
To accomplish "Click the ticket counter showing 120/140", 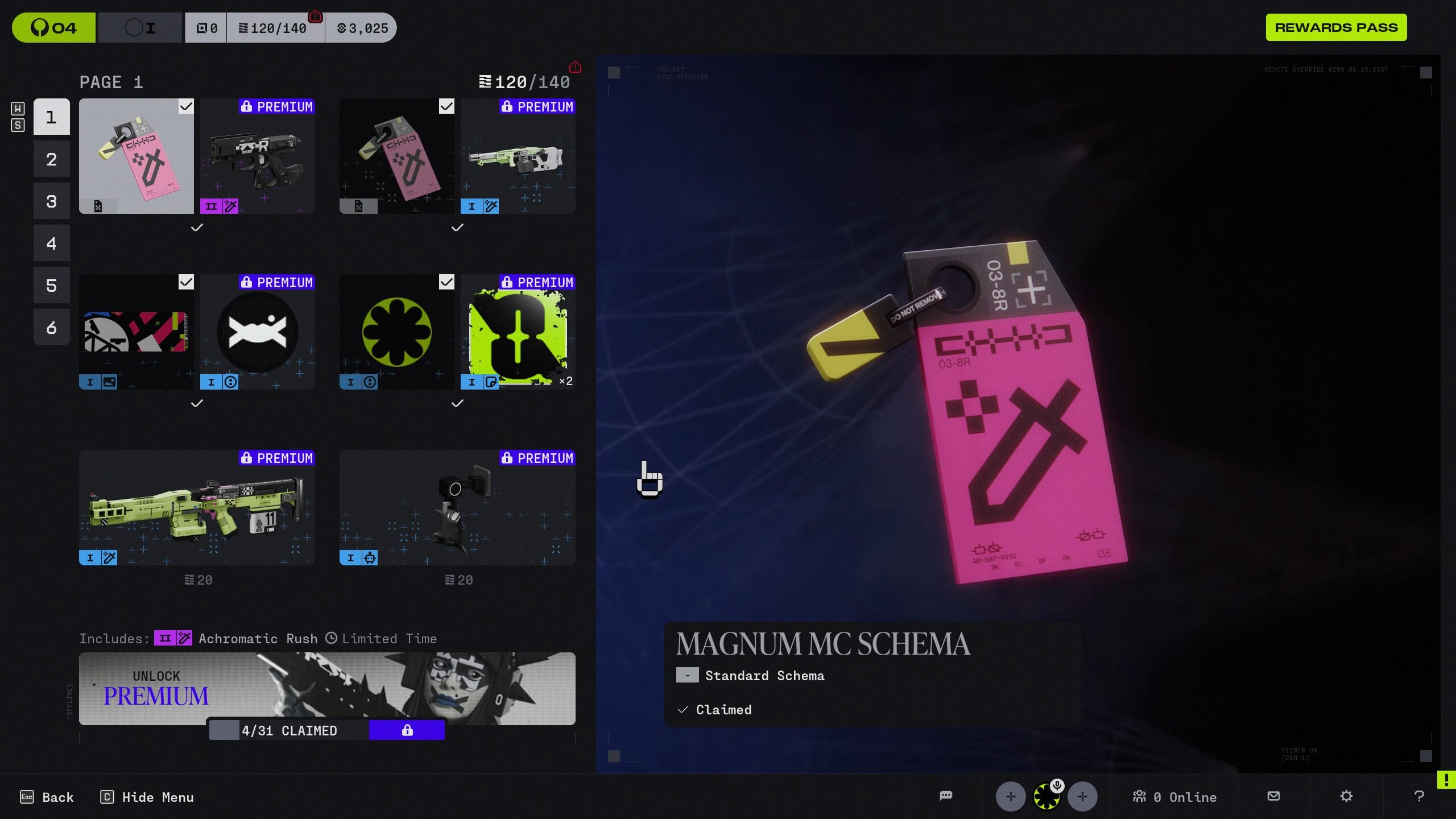I will coord(275,27).
